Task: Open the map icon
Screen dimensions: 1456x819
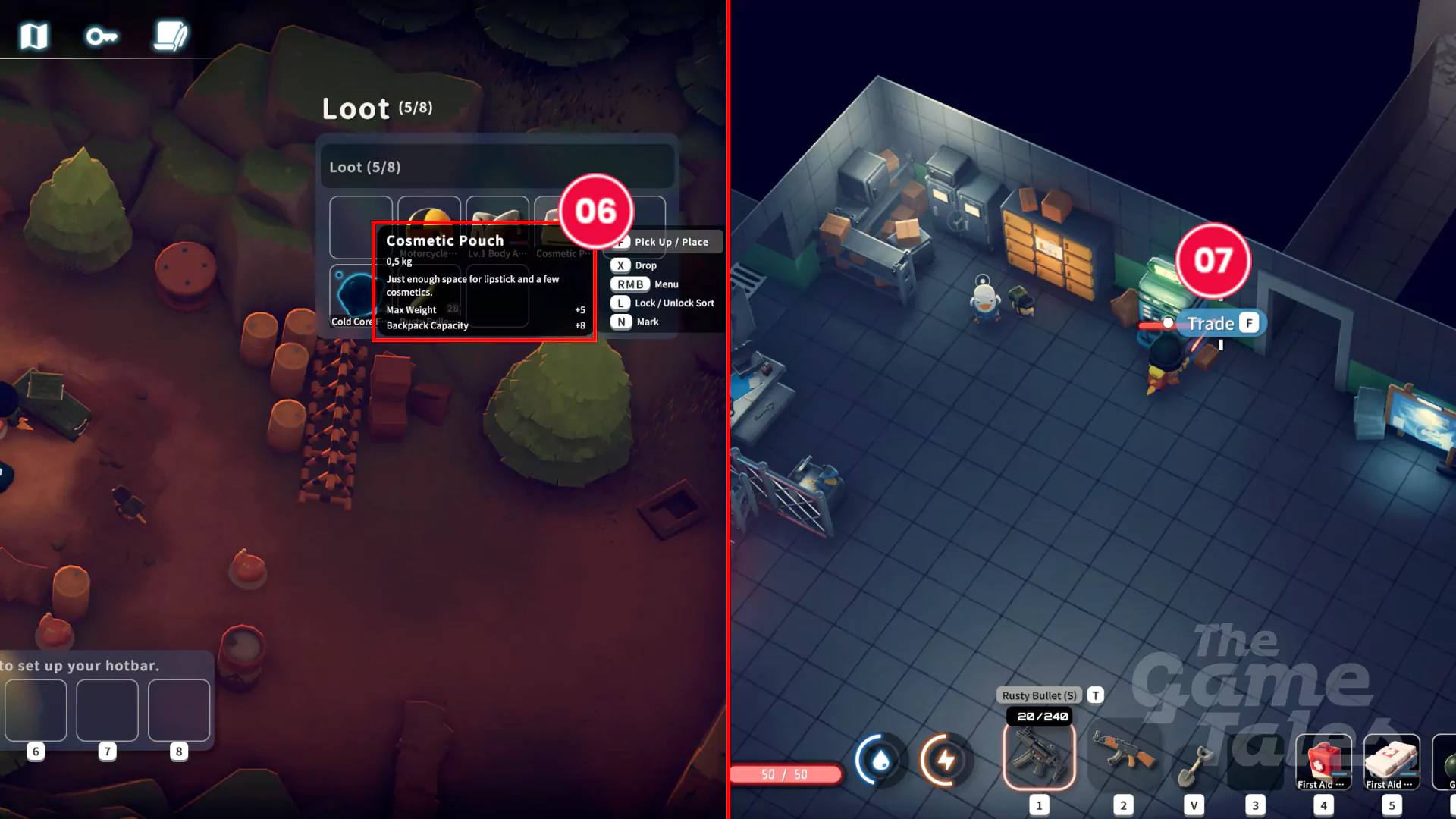Action: pyautogui.click(x=34, y=36)
